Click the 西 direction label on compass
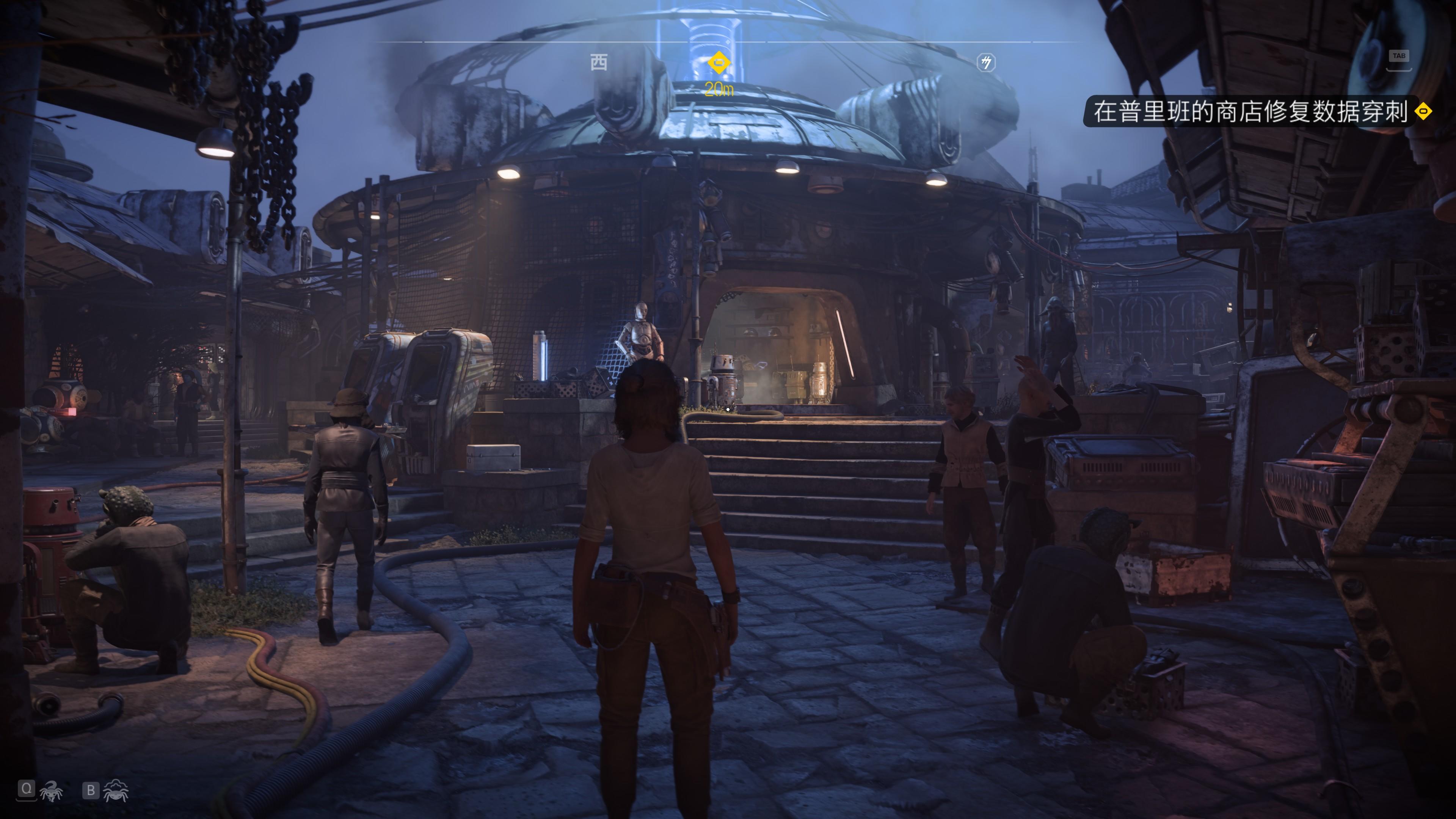 click(599, 62)
